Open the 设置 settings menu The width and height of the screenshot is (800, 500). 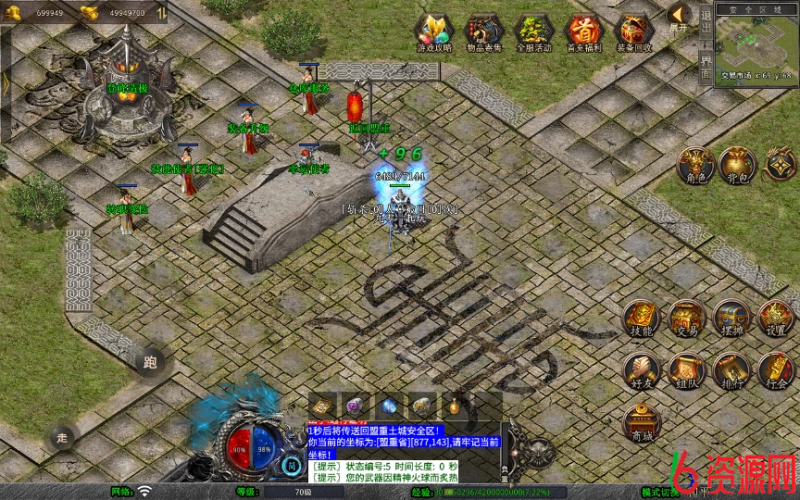pos(776,319)
